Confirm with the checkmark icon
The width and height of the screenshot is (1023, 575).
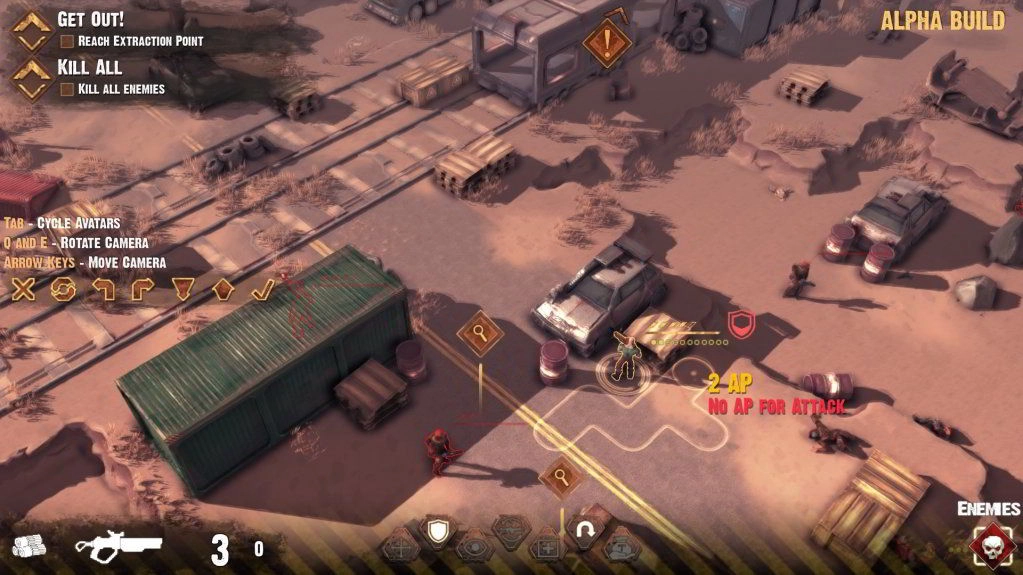pos(262,290)
